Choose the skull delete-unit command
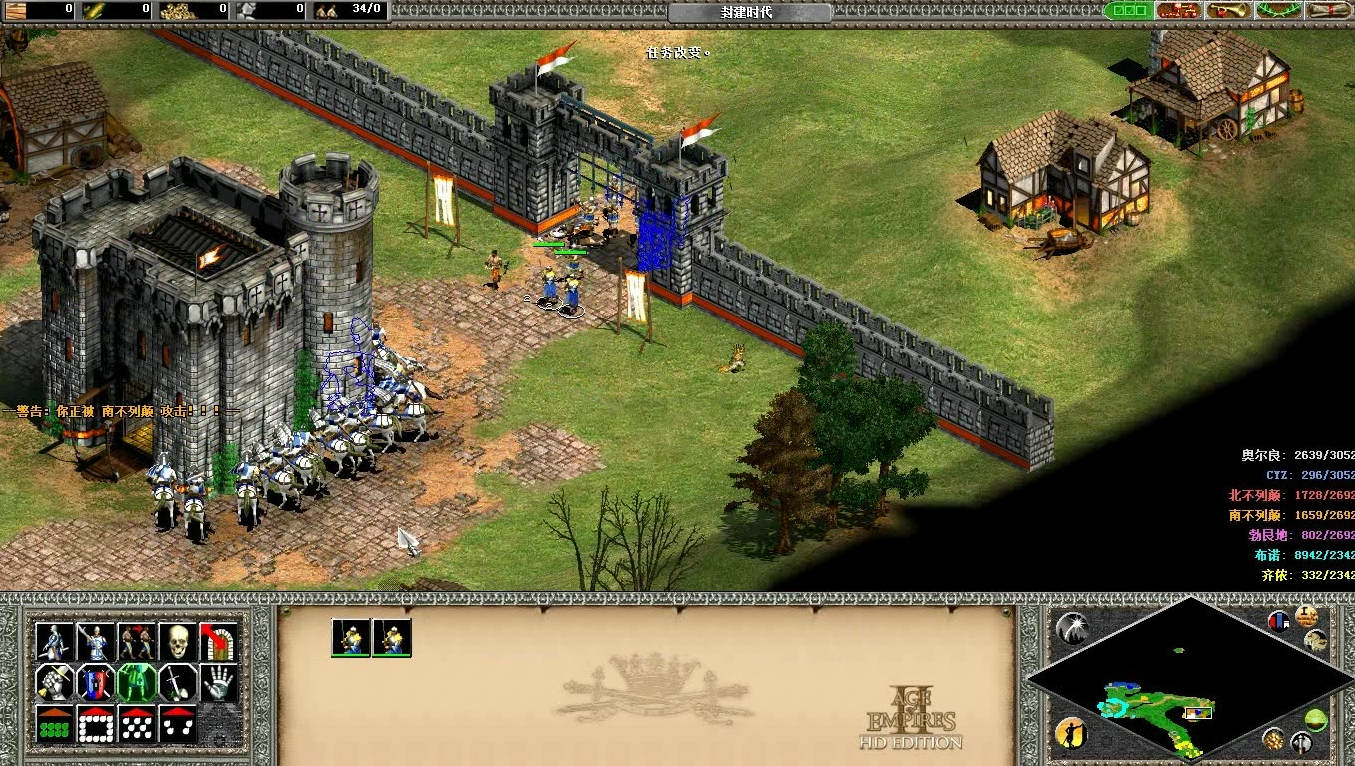 (x=178, y=641)
